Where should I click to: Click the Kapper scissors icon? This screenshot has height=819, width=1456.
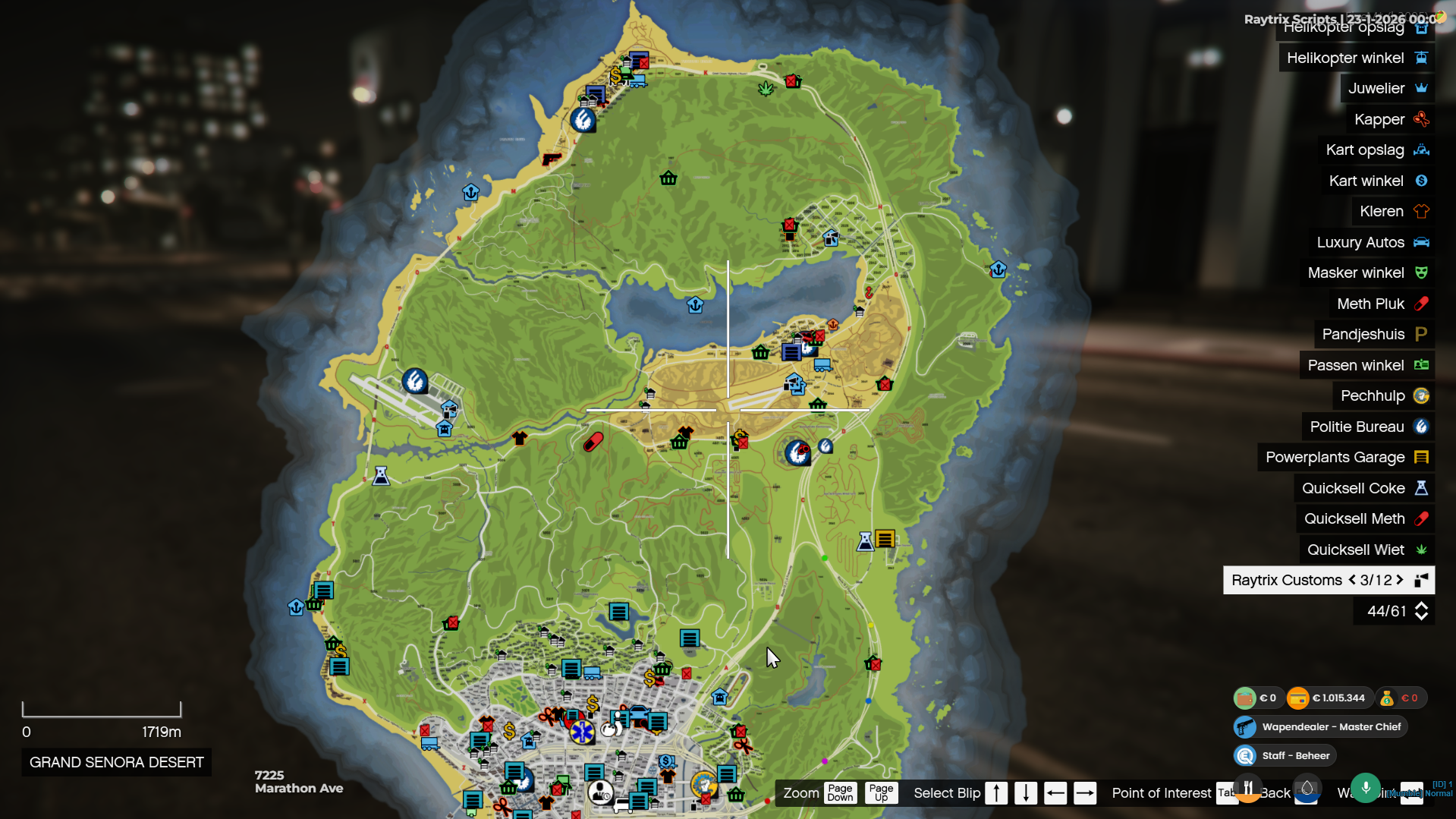click(1420, 119)
